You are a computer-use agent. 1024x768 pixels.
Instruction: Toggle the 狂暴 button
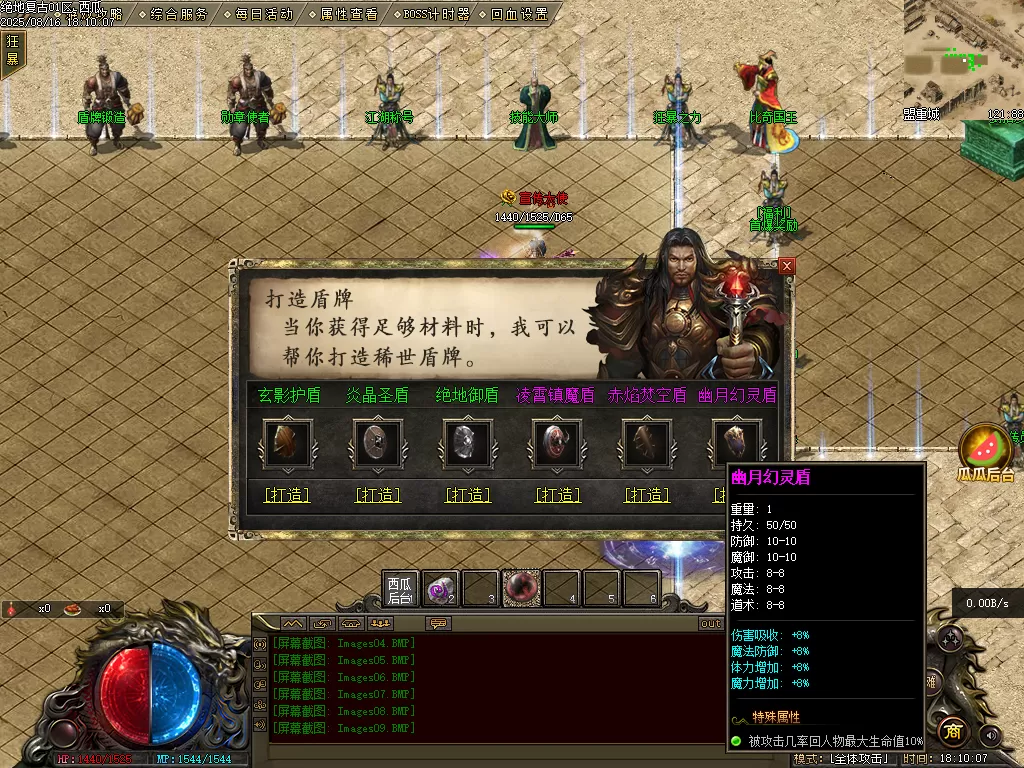coord(13,50)
